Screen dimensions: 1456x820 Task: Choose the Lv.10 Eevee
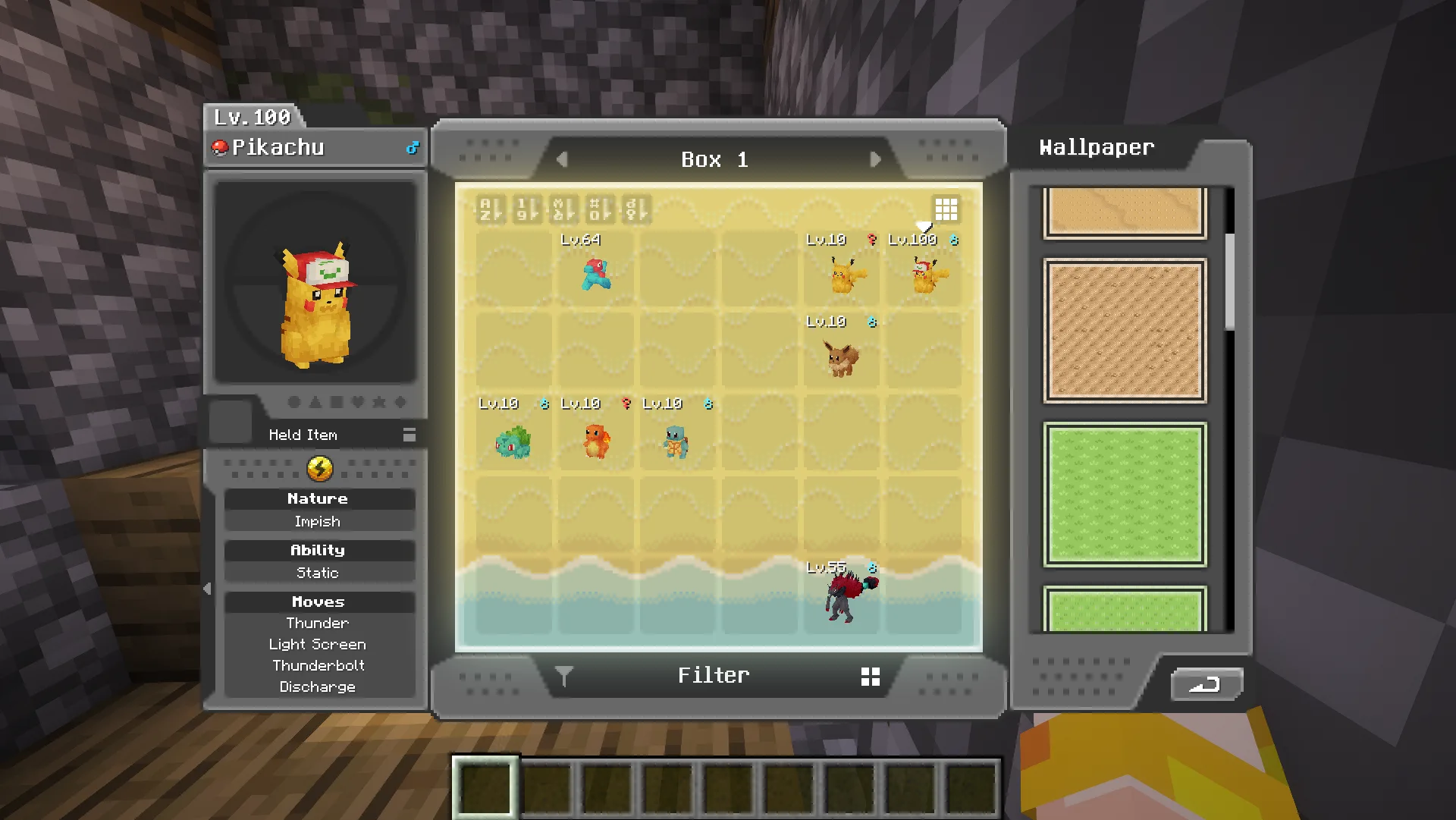click(x=842, y=357)
